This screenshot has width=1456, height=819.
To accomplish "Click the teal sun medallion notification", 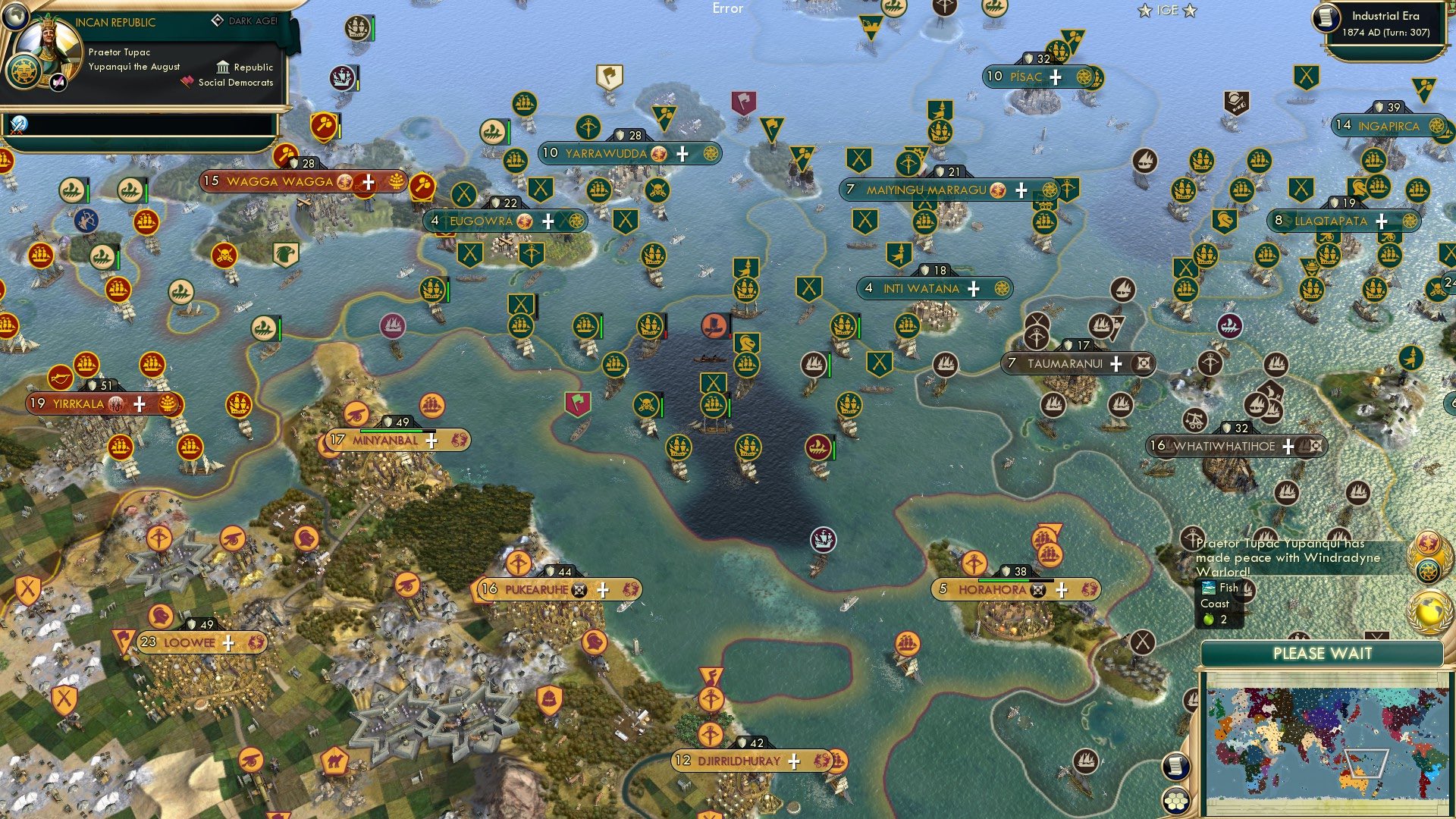I will point(1428,570).
